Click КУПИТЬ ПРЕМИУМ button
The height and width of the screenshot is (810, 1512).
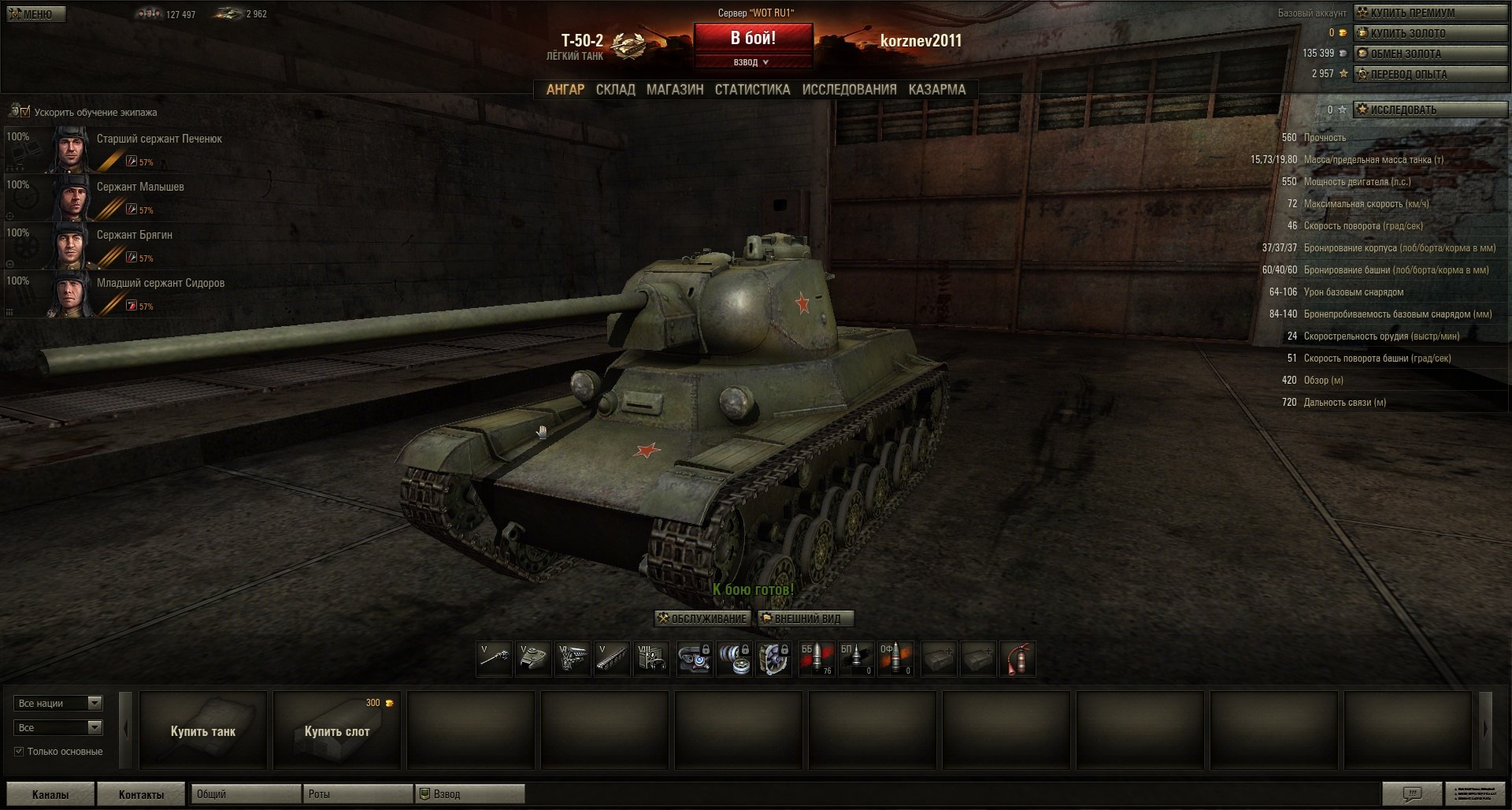click(1429, 13)
